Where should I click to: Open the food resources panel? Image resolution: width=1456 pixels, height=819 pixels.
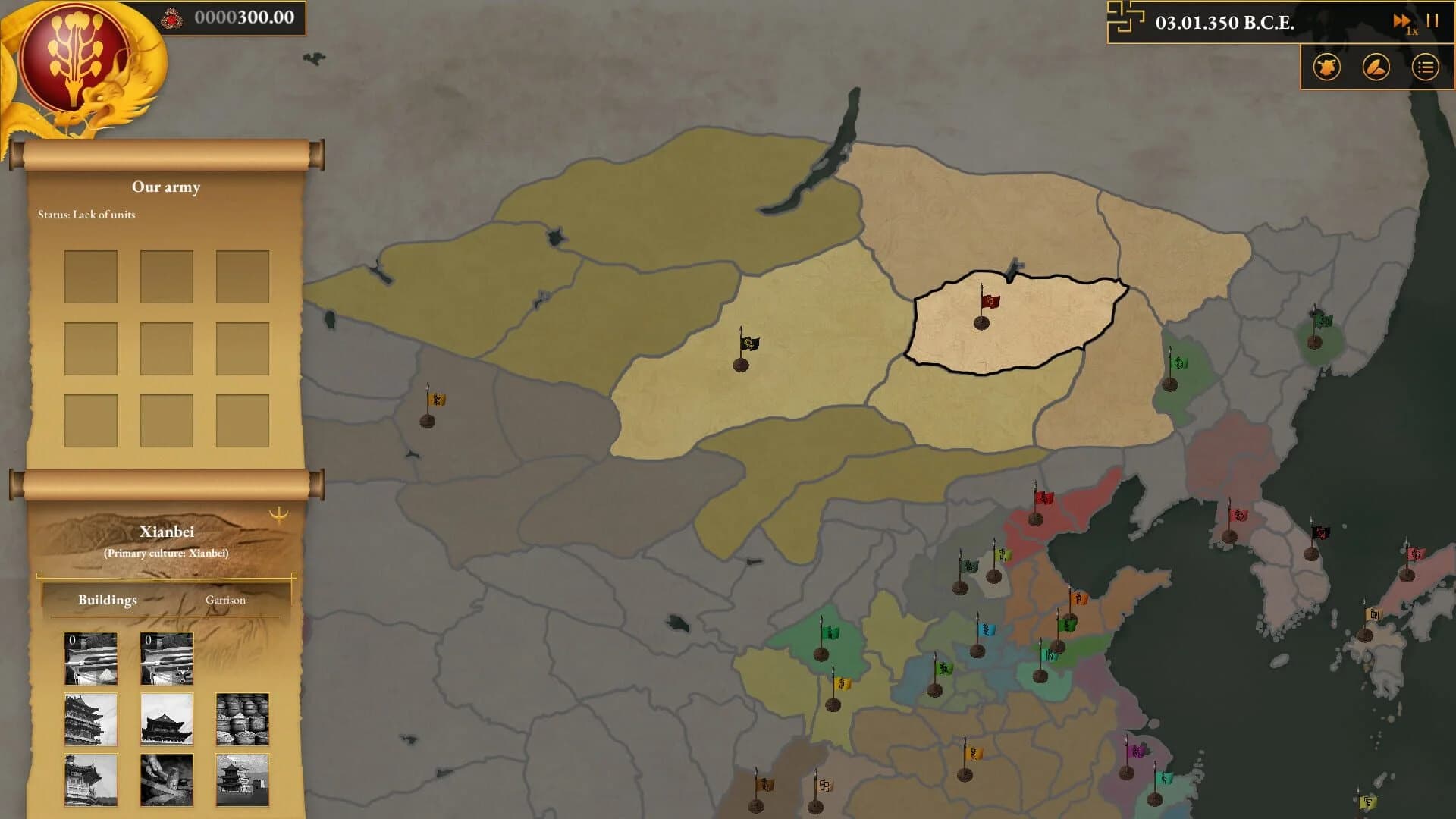[1375, 67]
